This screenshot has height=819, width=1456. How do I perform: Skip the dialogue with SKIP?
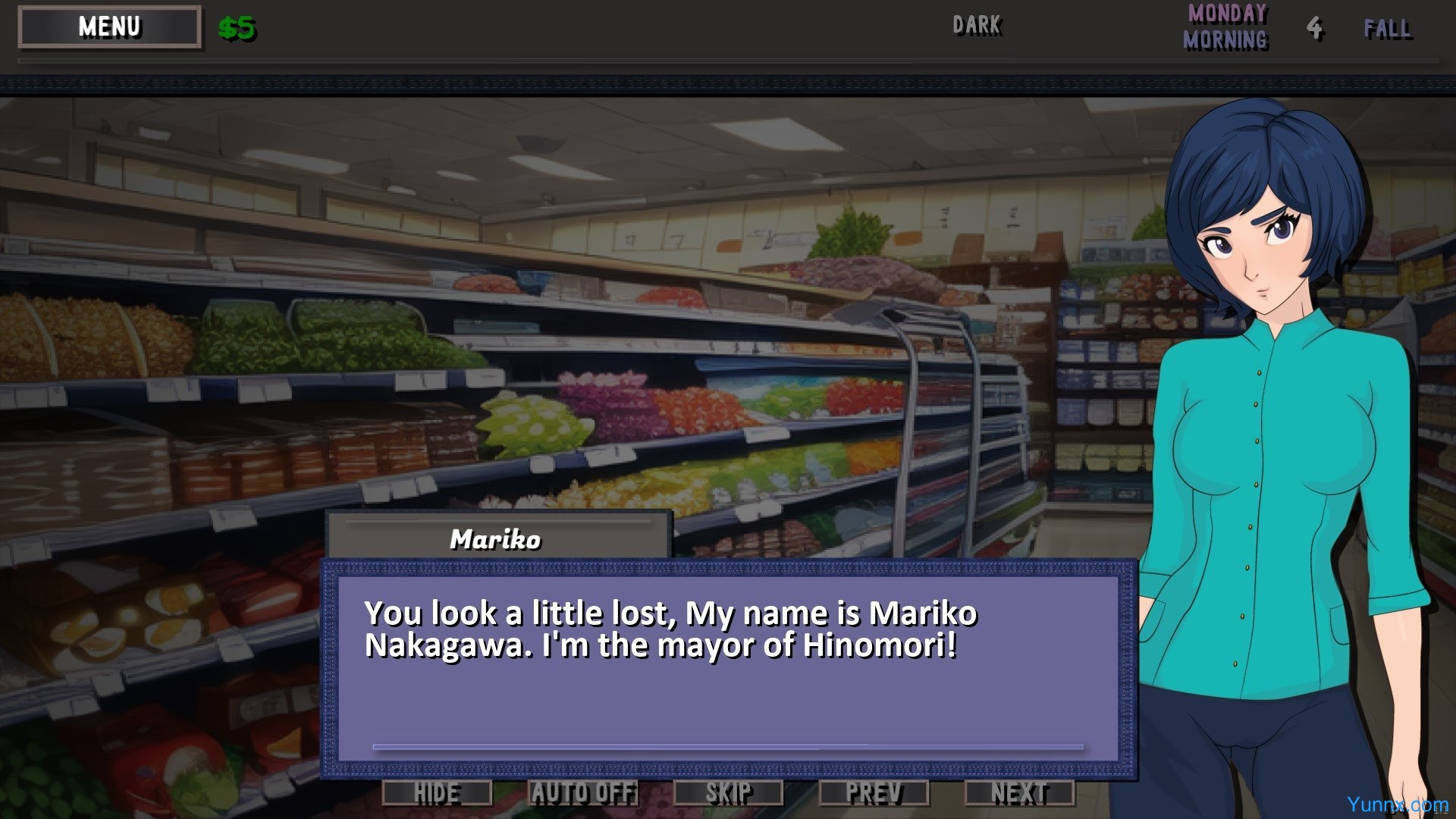click(728, 793)
